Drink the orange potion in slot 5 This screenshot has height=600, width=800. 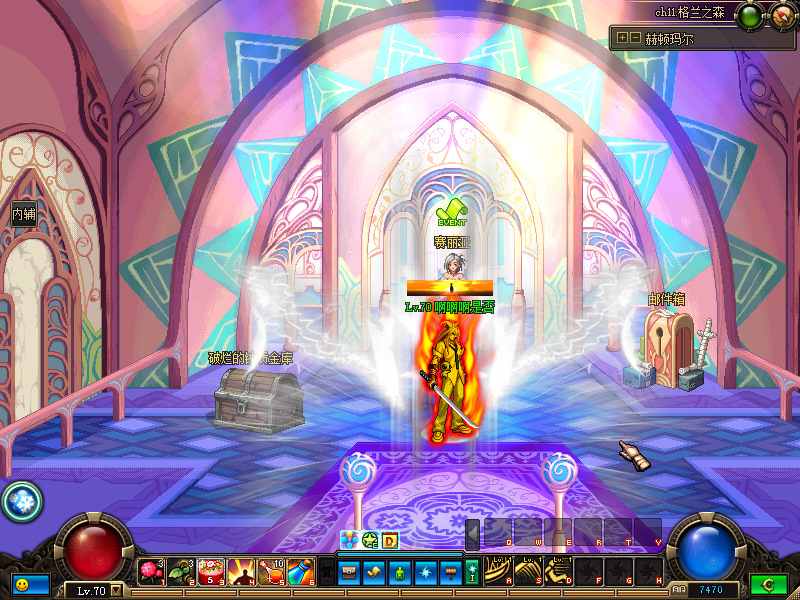(x=271, y=572)
